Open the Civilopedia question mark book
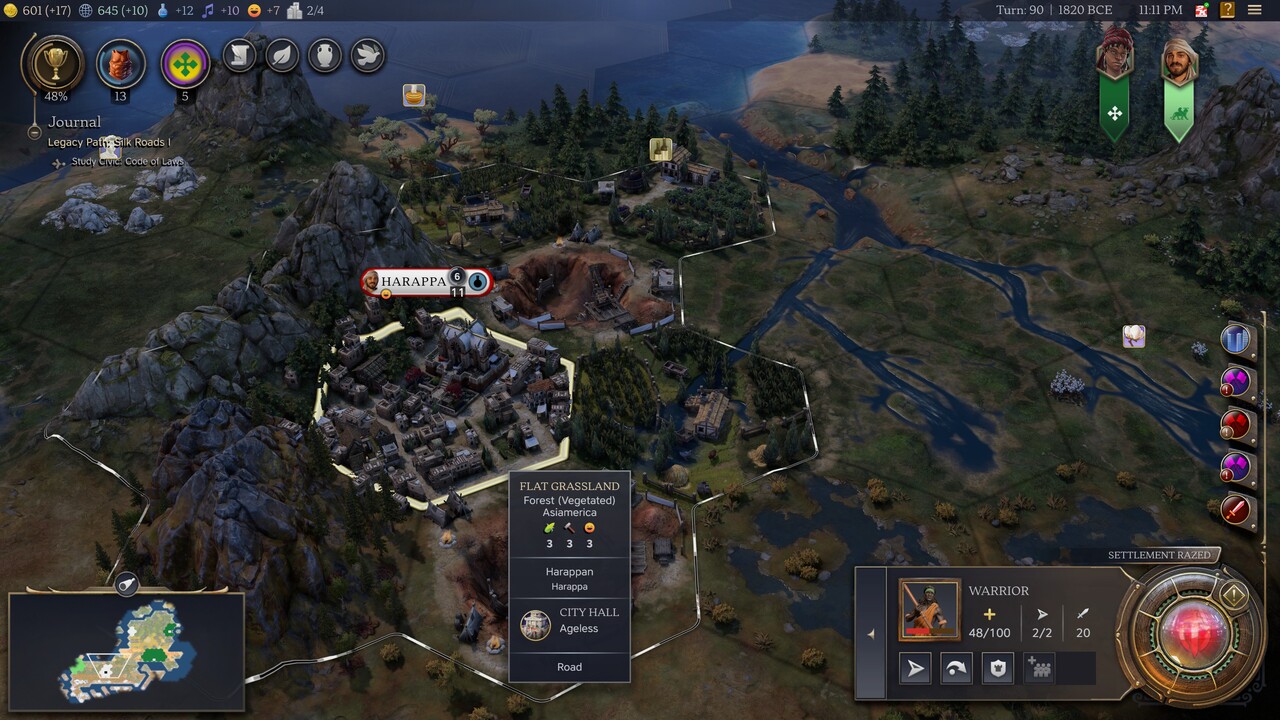The width and height of the screenshot is (1280, 720). point(1227,10)
